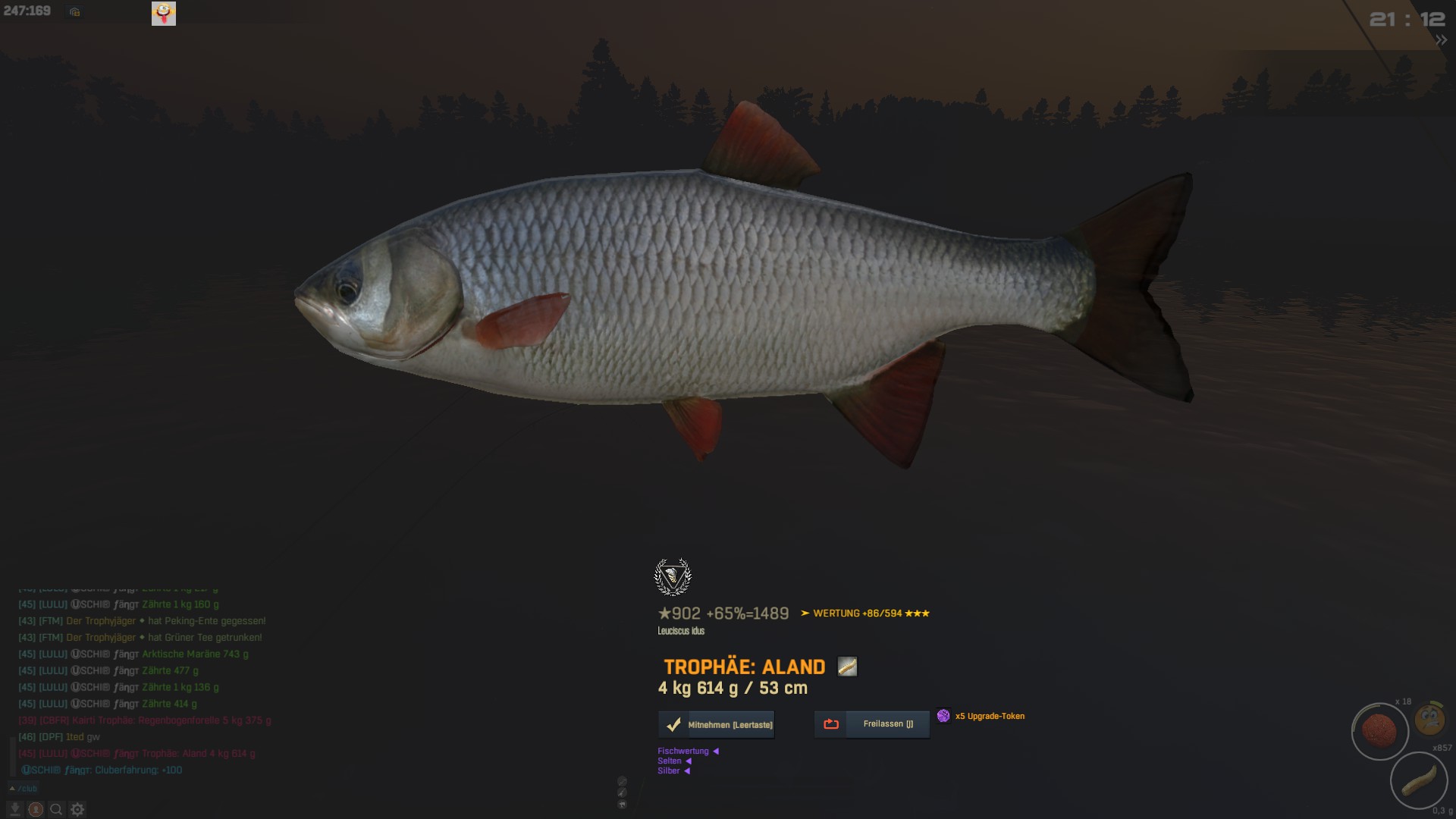Click the avatar icon in top bar
The height and width of the screenshot is (819, 1456).
pos(164,13)
